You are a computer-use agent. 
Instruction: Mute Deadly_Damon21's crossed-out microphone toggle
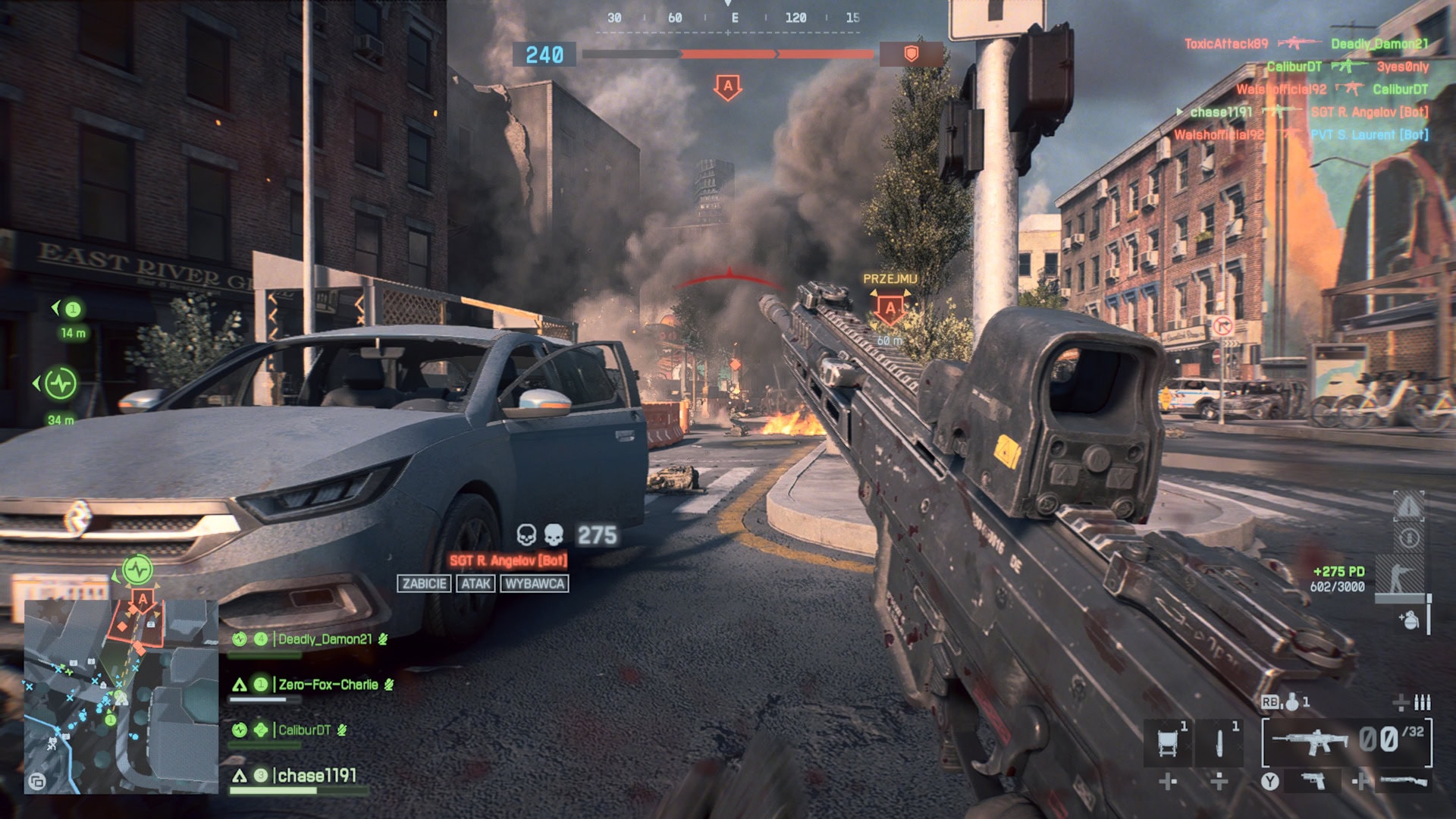click(382, 640)
